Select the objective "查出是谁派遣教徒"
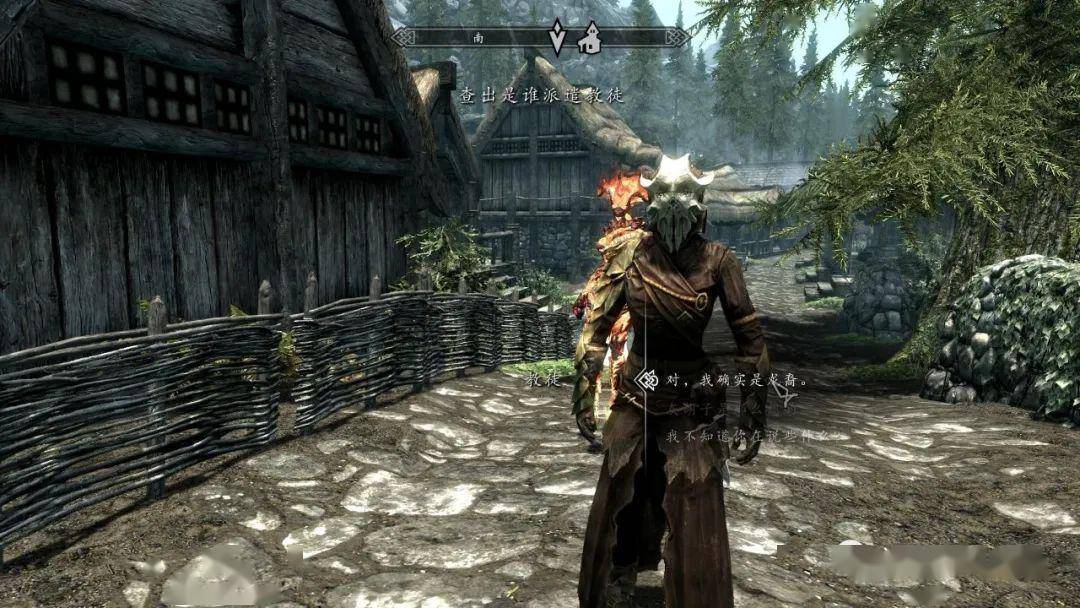 pos(541,96)
